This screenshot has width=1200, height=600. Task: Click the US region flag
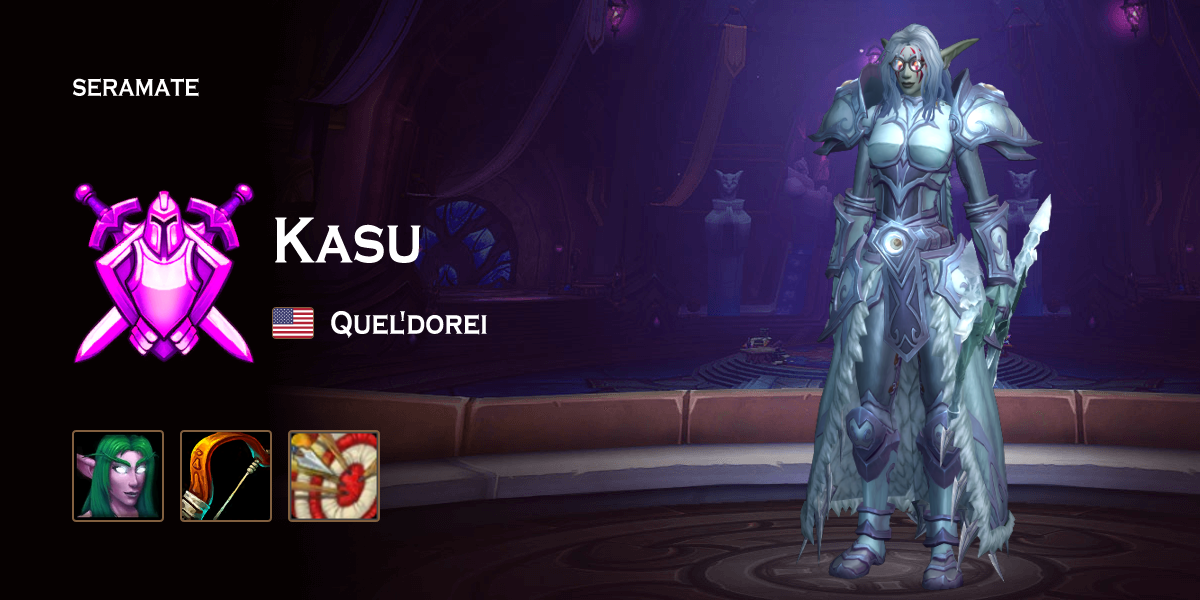(293, 323)
